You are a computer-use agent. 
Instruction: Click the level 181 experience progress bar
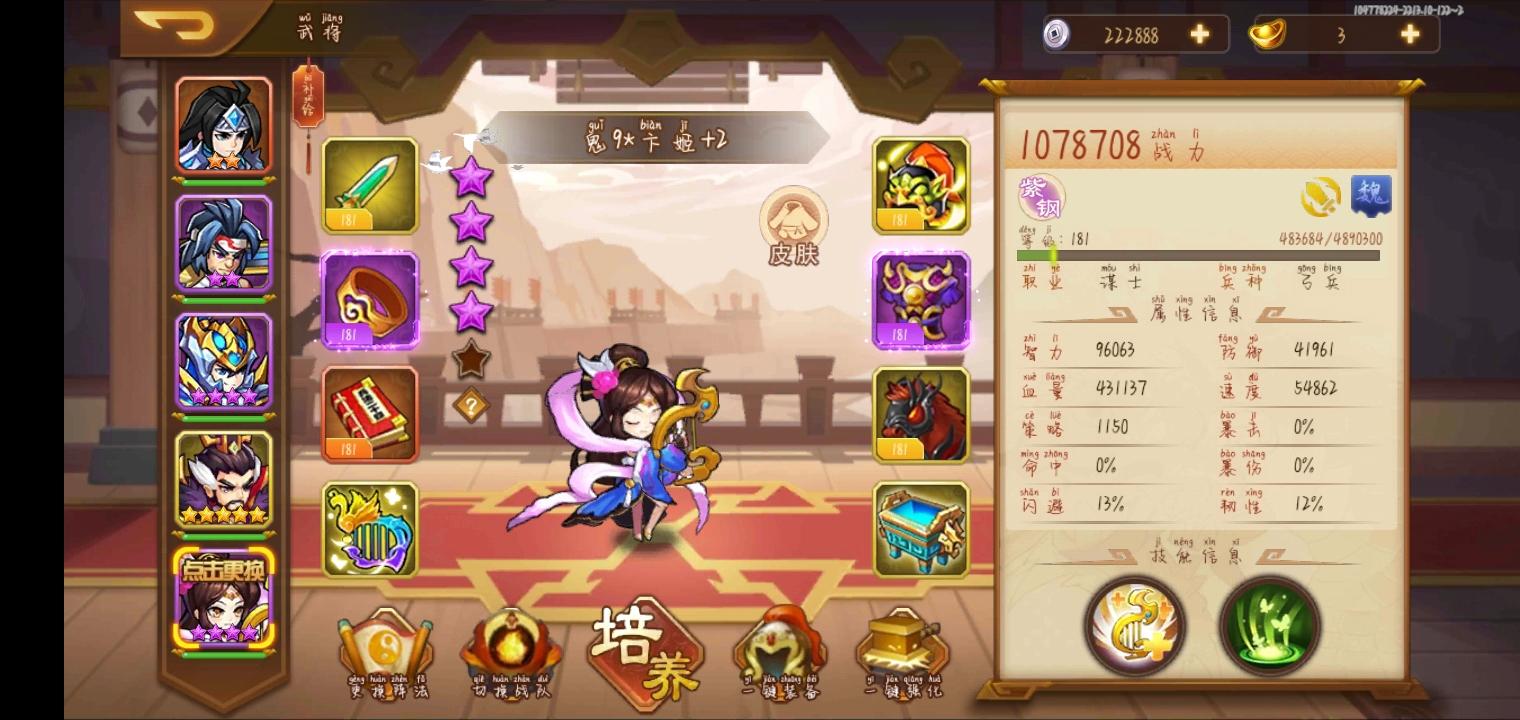1200,256
